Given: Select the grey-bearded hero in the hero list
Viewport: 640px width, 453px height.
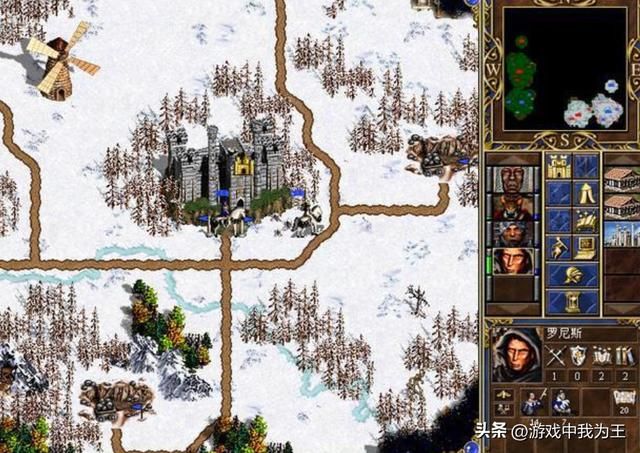Looking at the screenshot, I should tap(510, 234).
